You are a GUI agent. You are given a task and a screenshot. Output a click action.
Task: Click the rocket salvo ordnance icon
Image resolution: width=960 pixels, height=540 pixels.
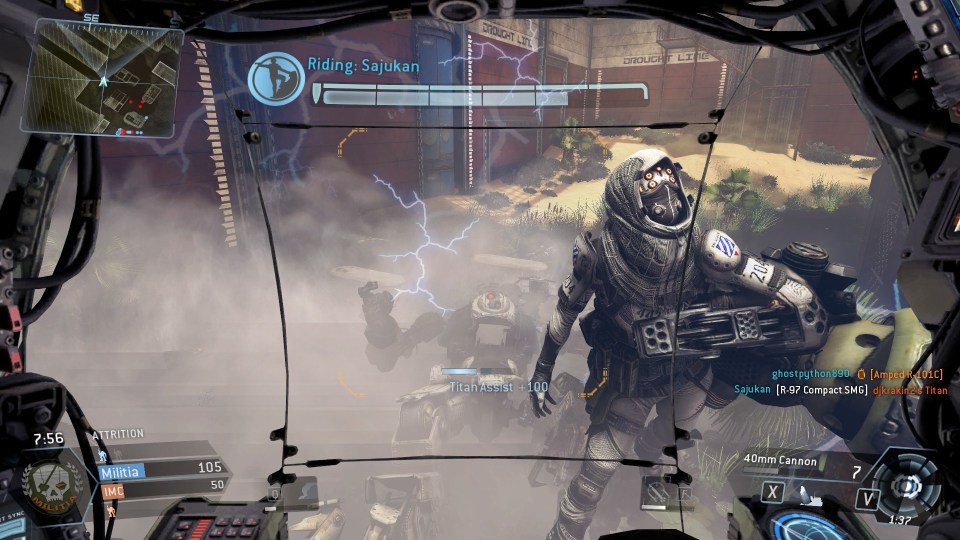806,492
